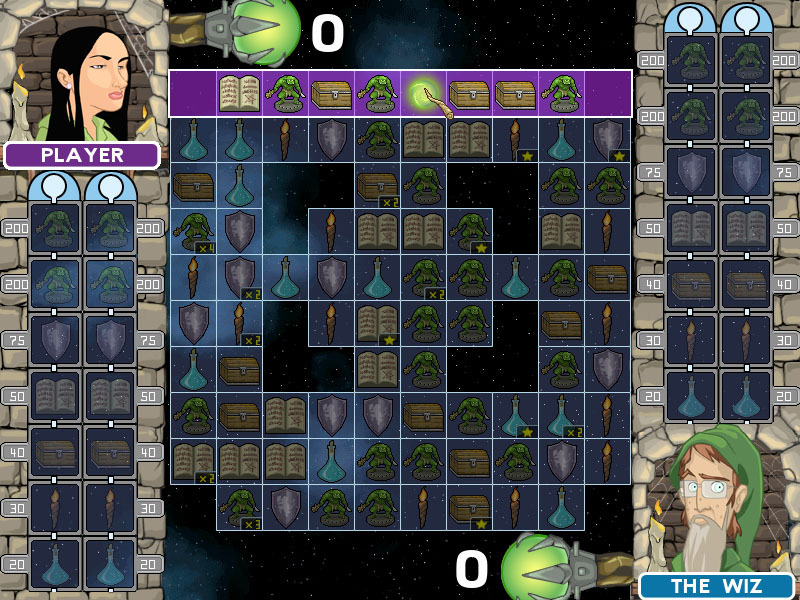Select the treasure chest tile marked x2
This screenshot has width=800, height=600.
tap(377, 186)
